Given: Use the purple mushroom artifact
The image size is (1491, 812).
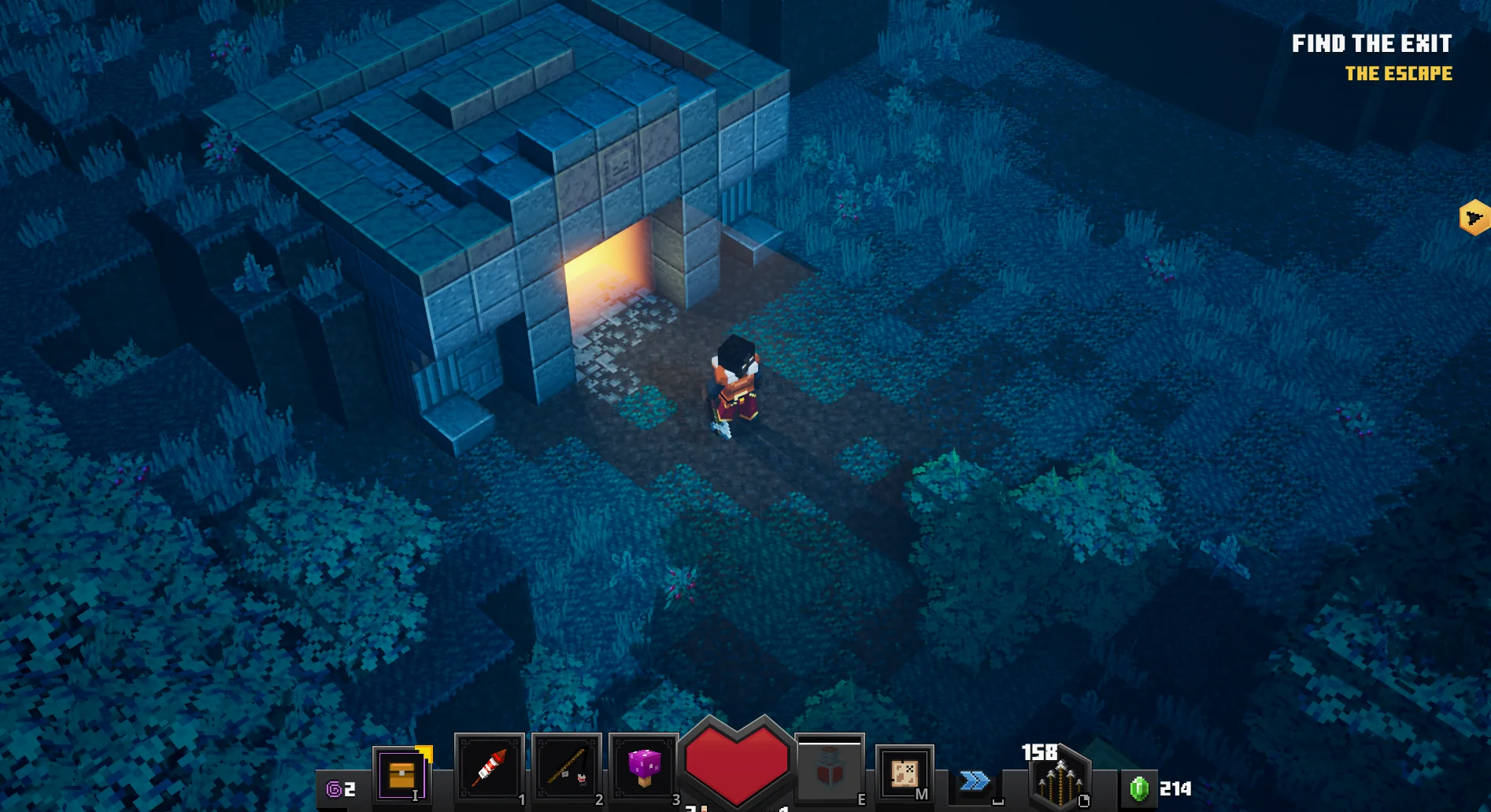Looking at the screenshot, I should 643,767.
